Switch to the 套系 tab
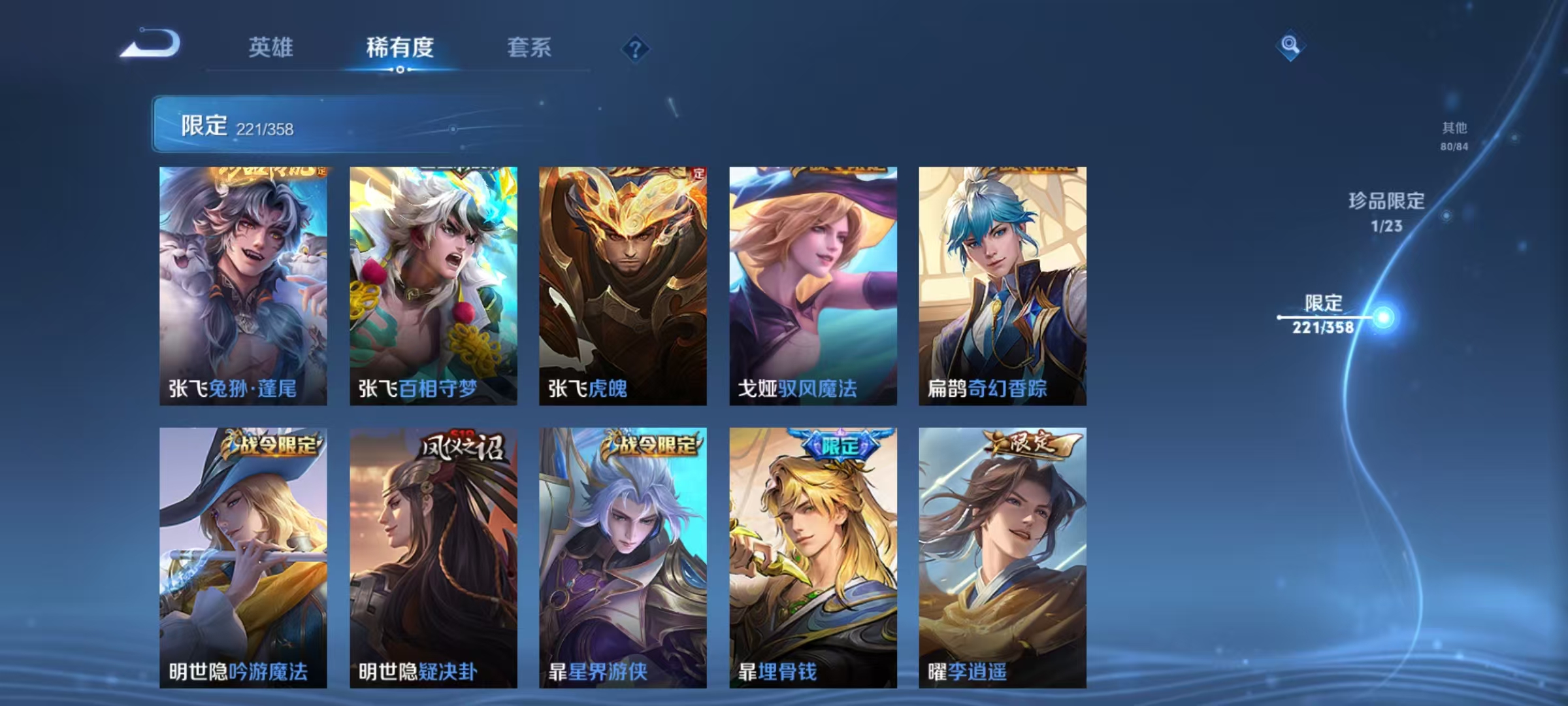The image size is (1568, 706). pos(530,48)
